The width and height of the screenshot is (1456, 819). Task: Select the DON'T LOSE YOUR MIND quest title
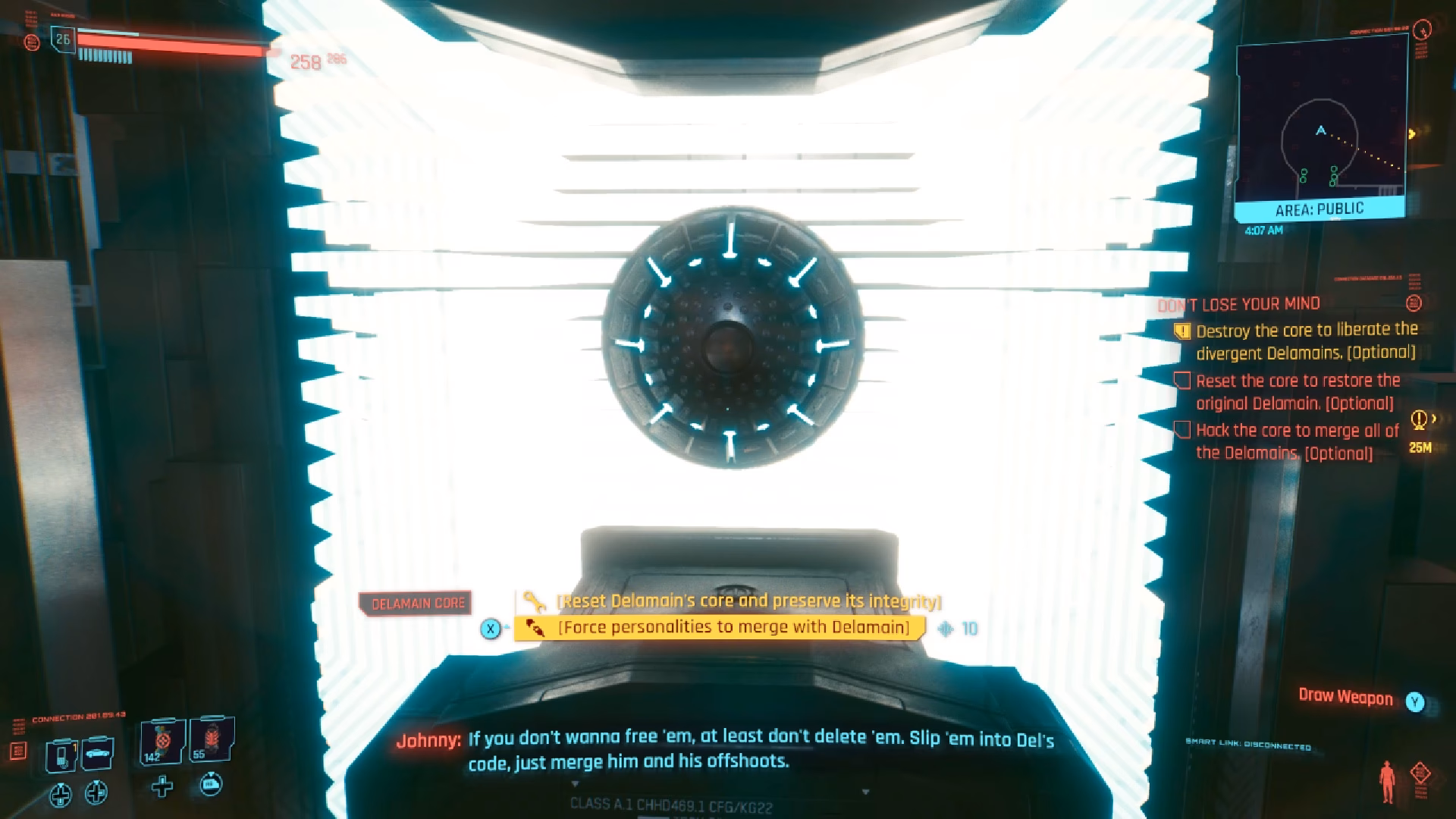point(1238,304)
